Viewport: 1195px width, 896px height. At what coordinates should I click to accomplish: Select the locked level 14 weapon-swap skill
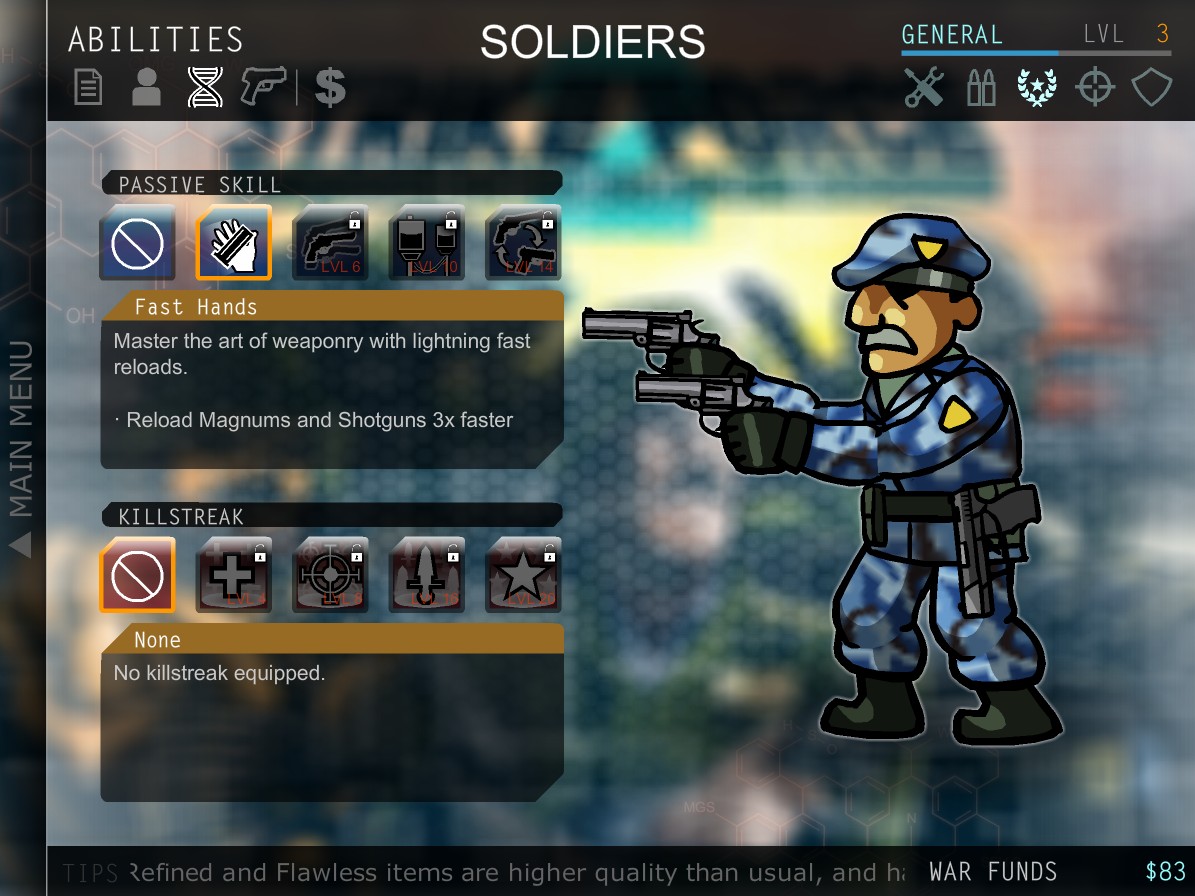[x=523, y=243]
